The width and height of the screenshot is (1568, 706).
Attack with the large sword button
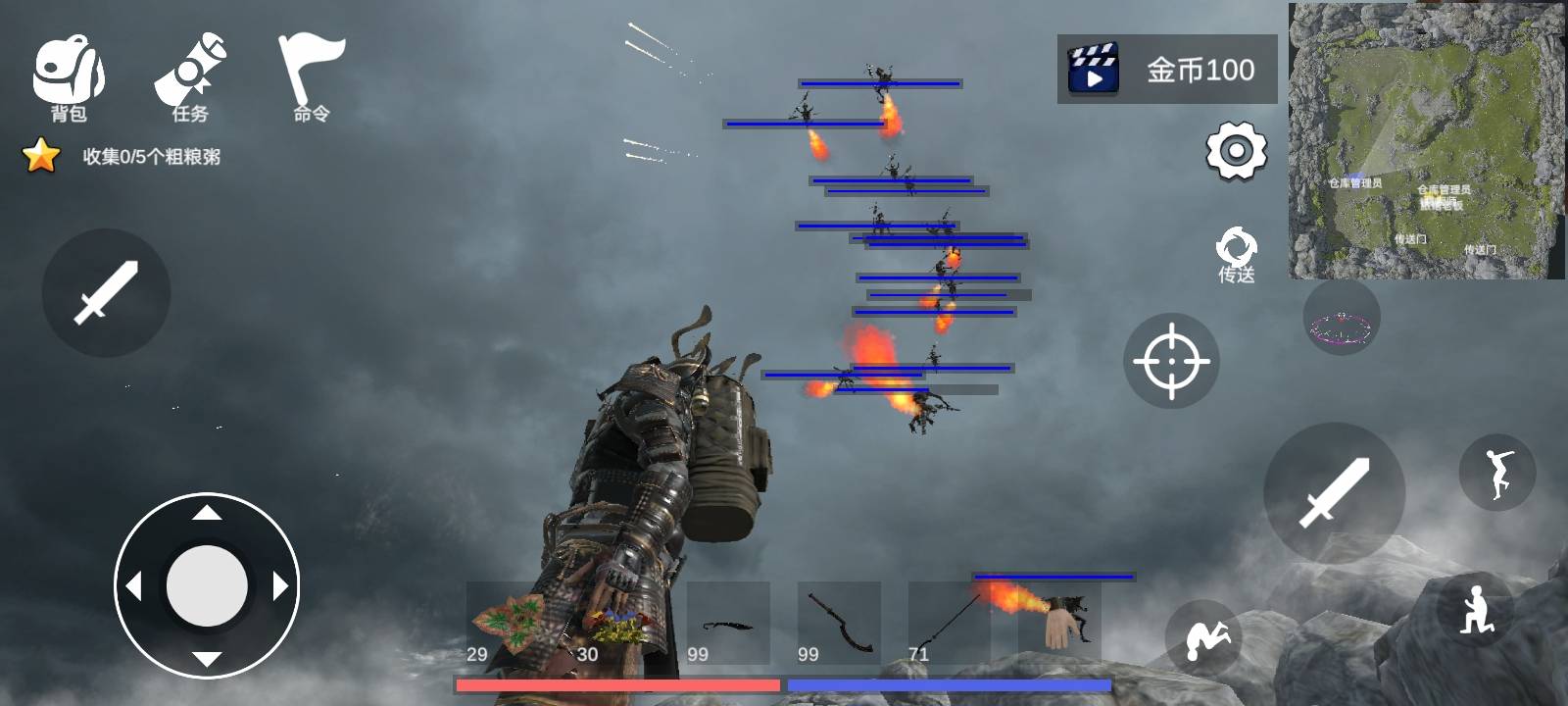coord(1334,492)
